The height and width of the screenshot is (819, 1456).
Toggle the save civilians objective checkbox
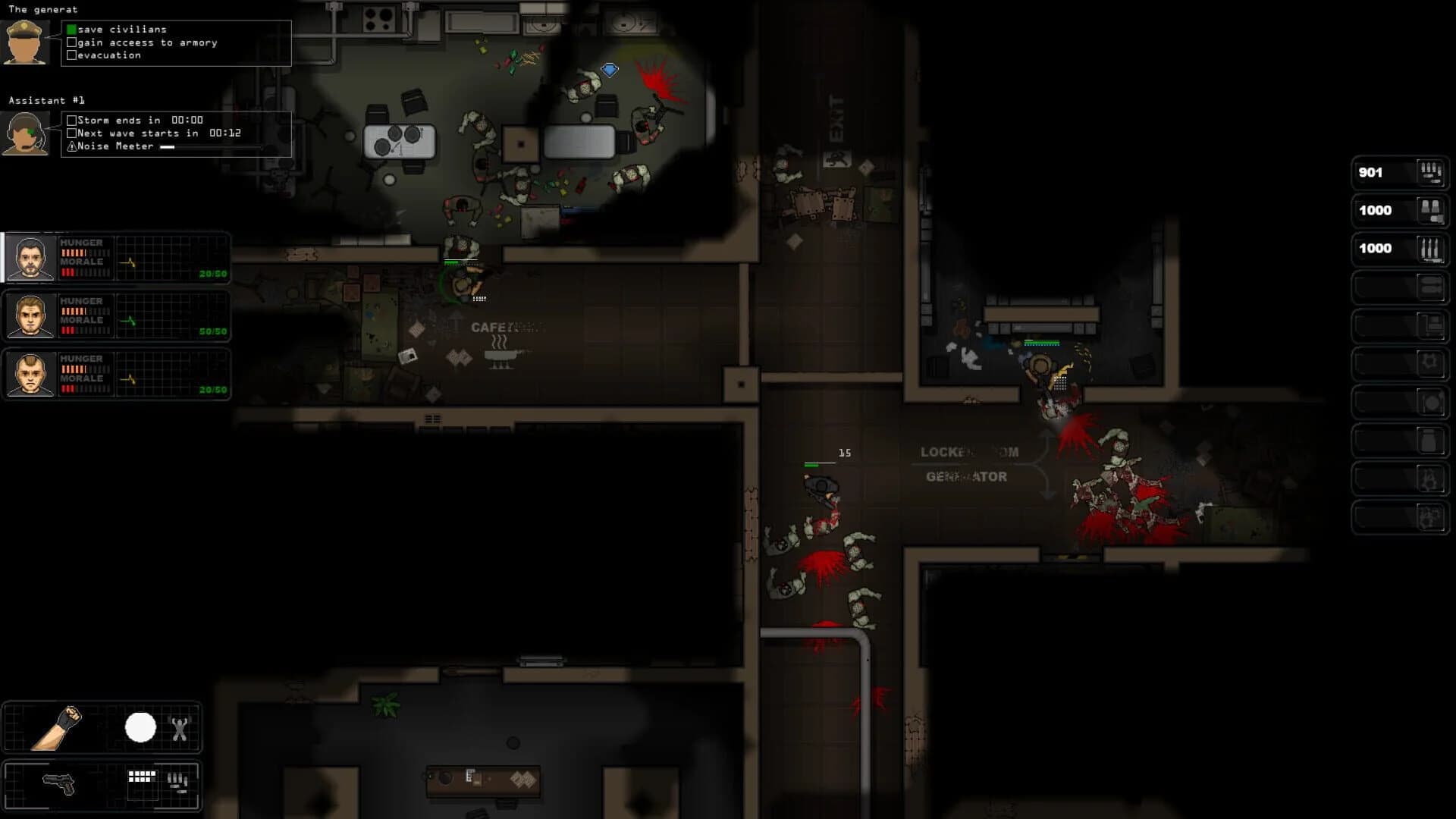click(x=71, y=29)
